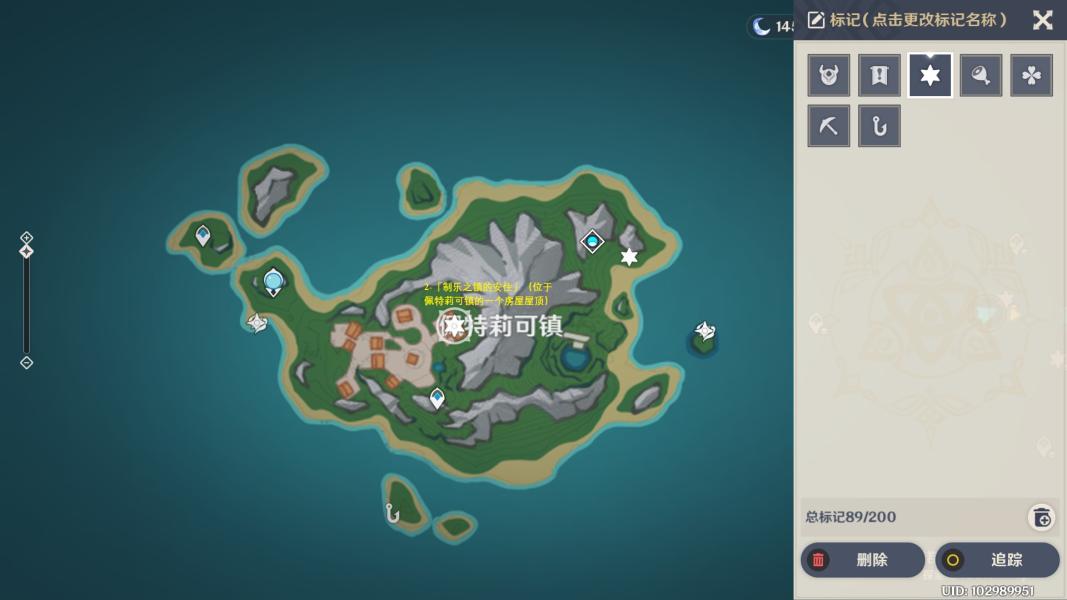Pick the fishing hook marker icon
Viewport: 1067px width, 600px height.
879,126
